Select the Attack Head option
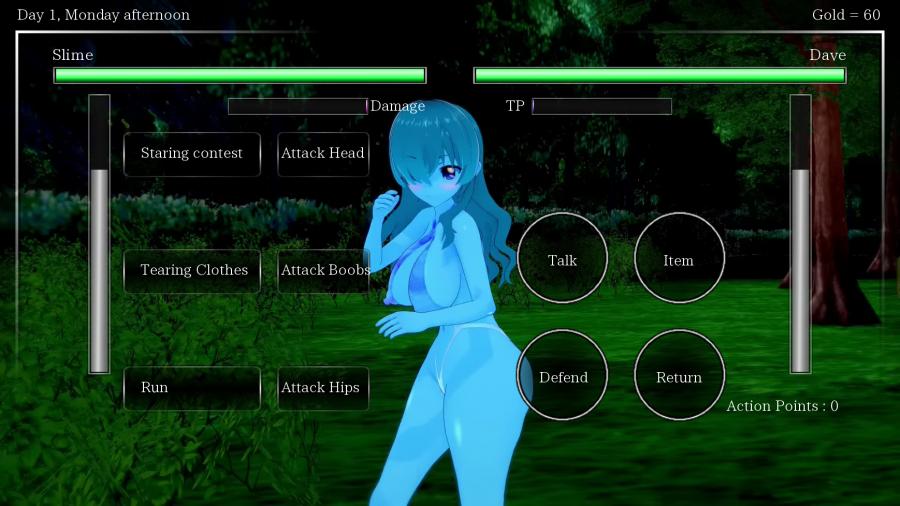The height and width of the screenshot is (506, 900). coord(322,154)
